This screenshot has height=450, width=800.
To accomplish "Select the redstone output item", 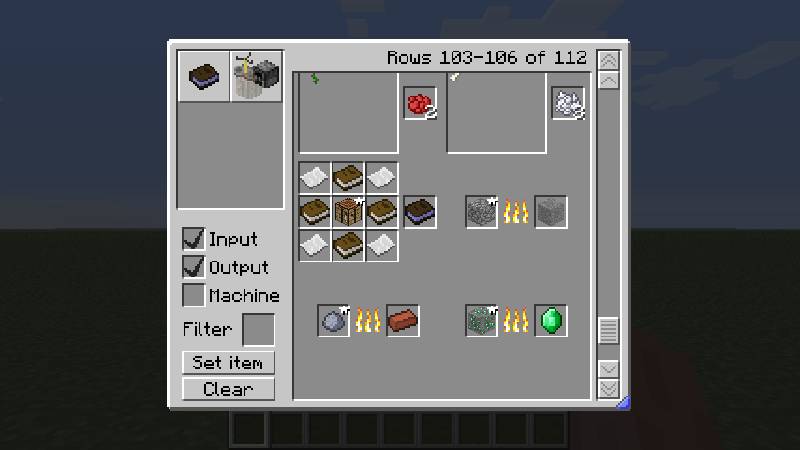I will coord(420,102).
